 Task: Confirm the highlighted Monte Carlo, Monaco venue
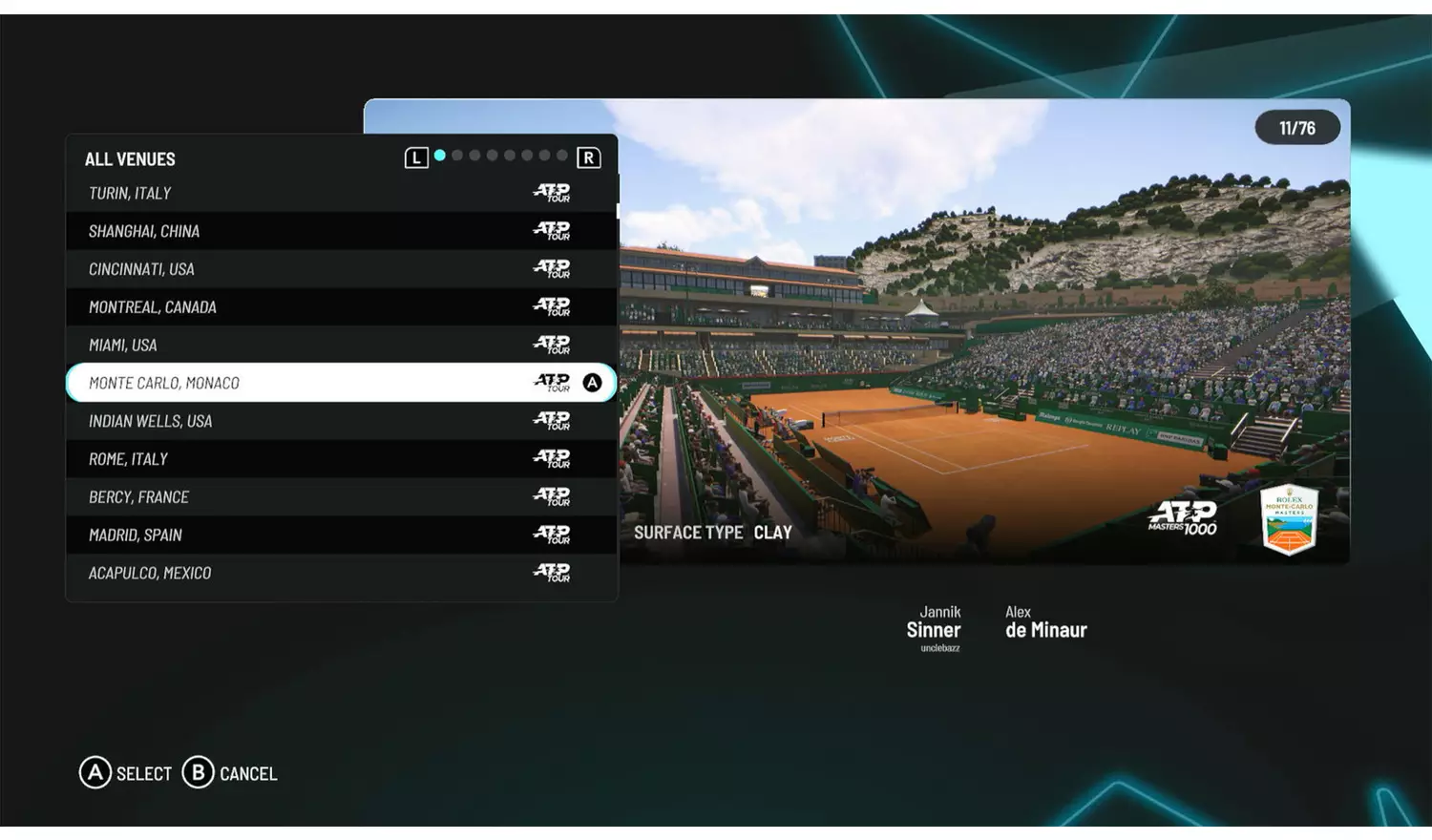(341, 383)
